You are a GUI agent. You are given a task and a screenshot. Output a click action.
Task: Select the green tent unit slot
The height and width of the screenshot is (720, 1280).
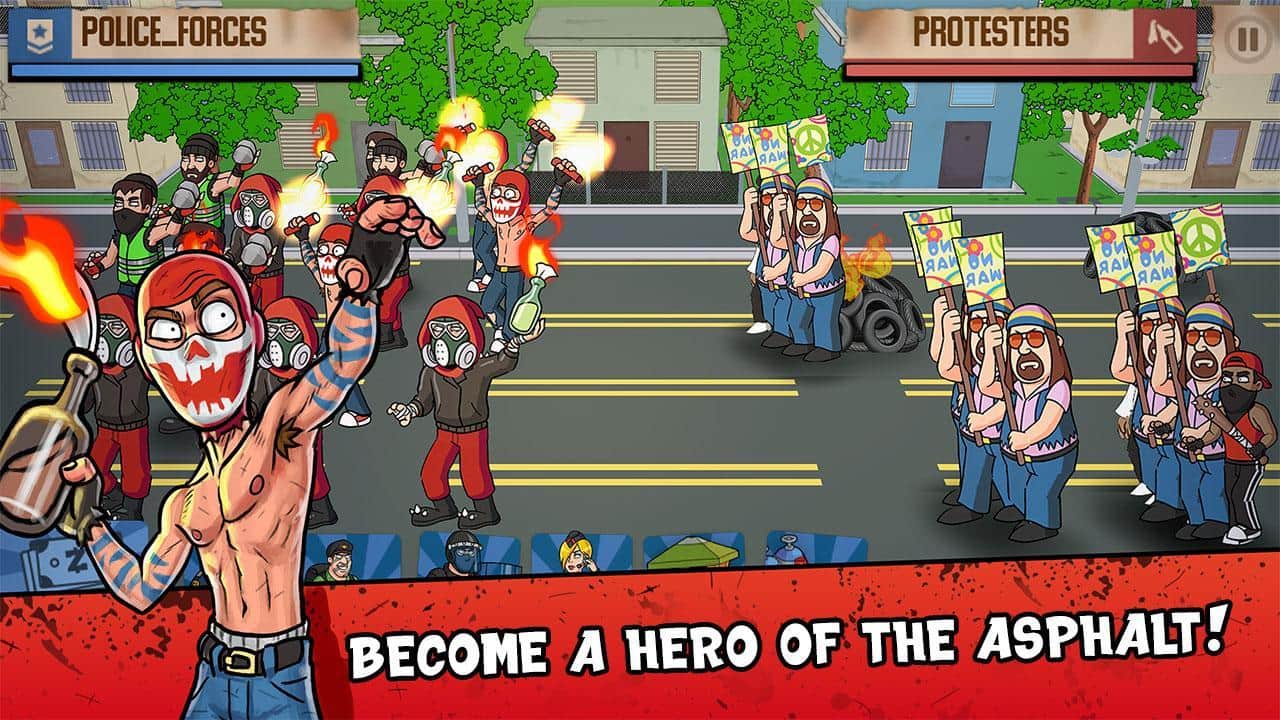coord(695,555)
